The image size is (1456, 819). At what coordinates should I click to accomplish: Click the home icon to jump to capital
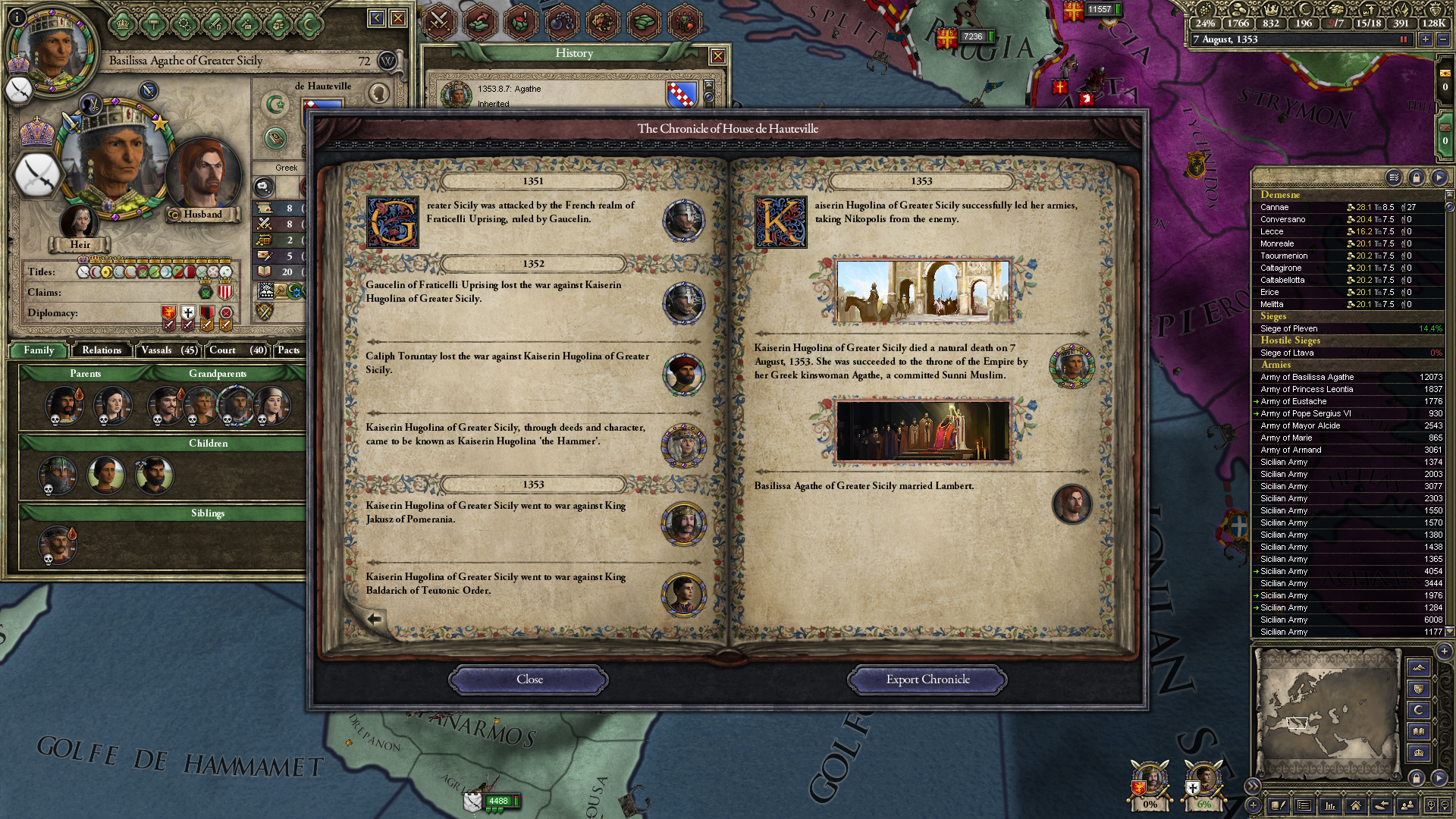tap(1357, 807)
